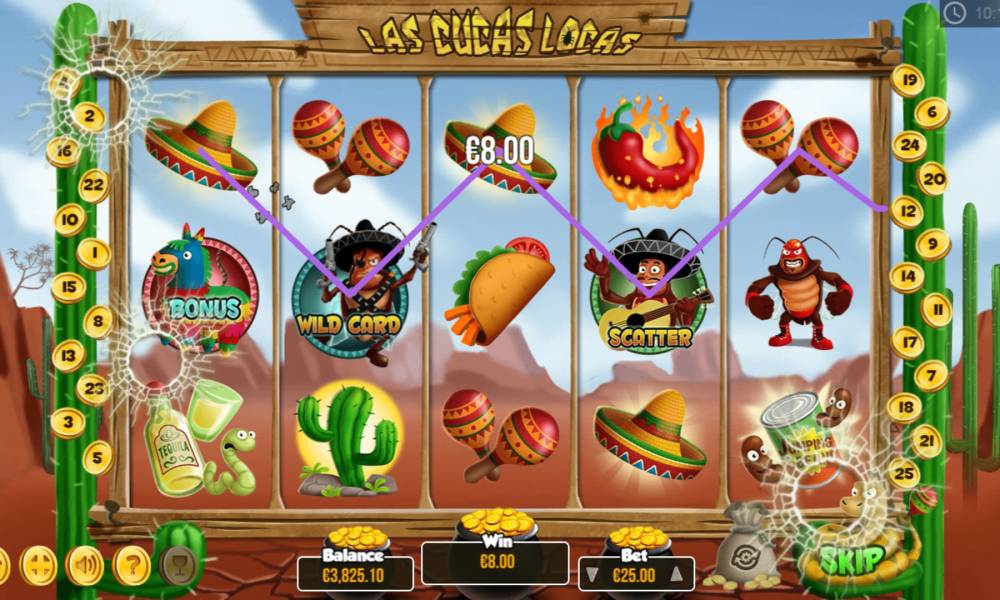Image resolution: width=1000 pixels, height=600 pixels.
Task: Open help via the question mark button
Action: 131,567
